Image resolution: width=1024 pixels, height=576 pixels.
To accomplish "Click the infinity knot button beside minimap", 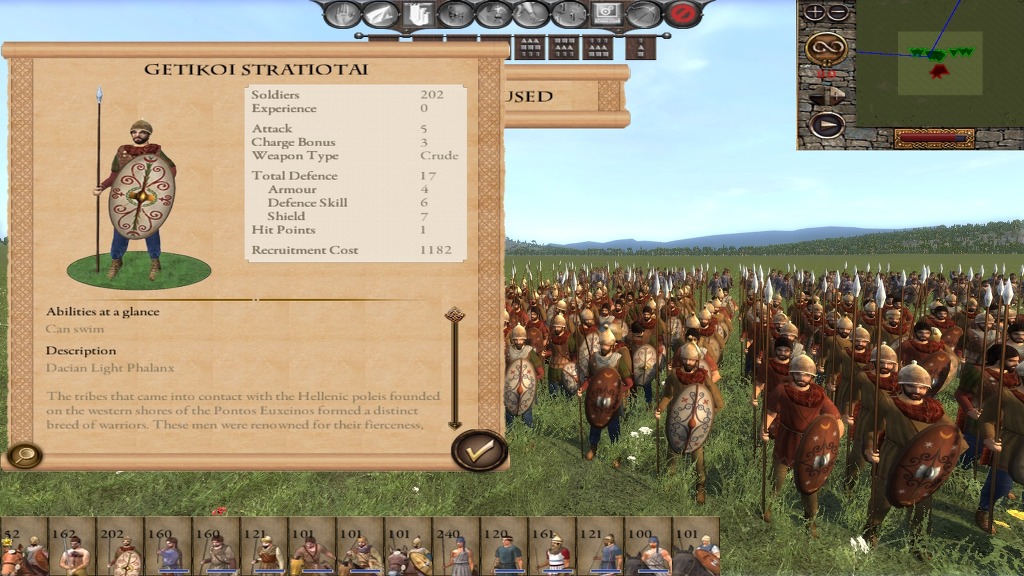I will [826, 46].
